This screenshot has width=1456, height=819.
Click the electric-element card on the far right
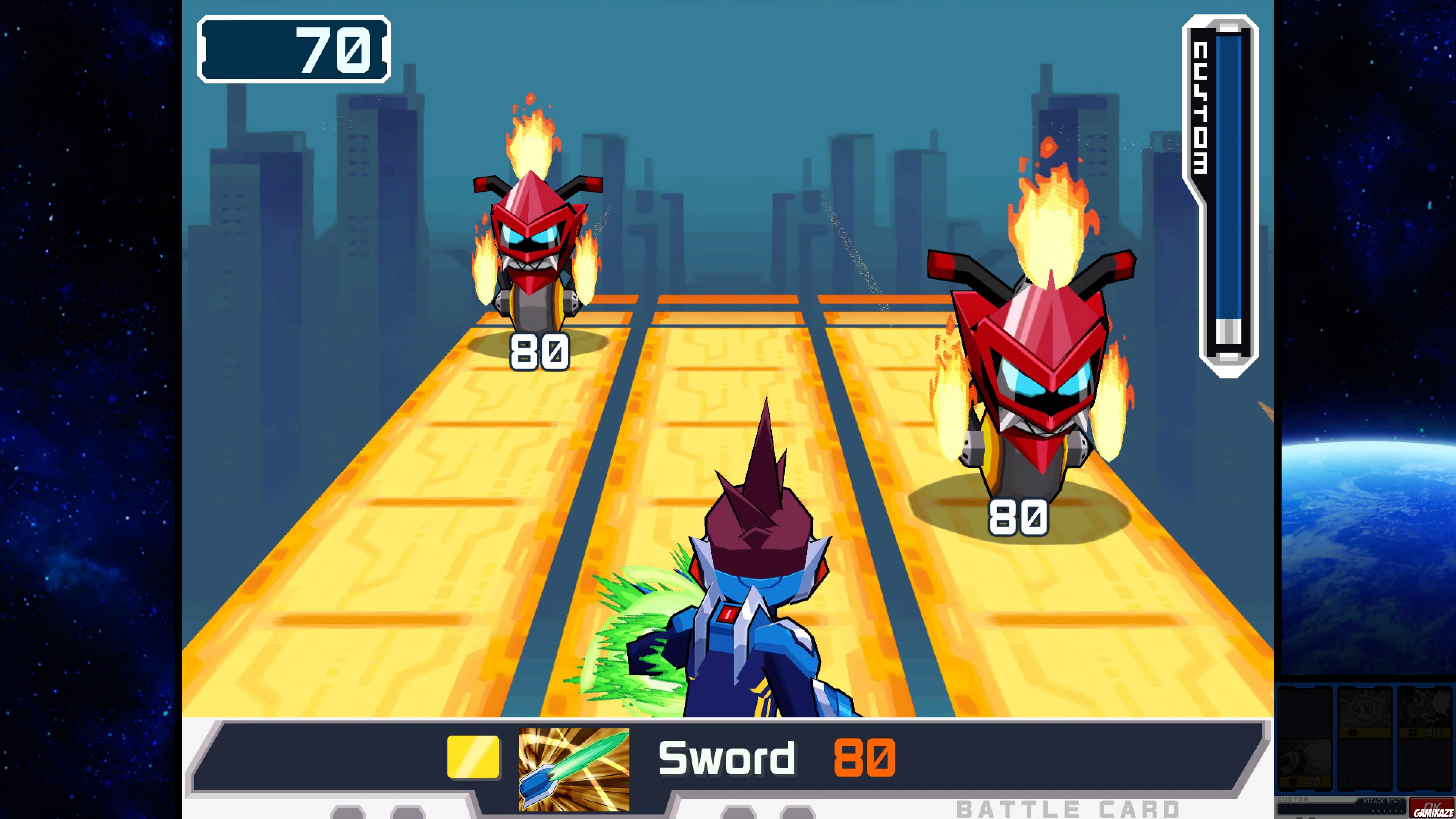point(1424,711)
